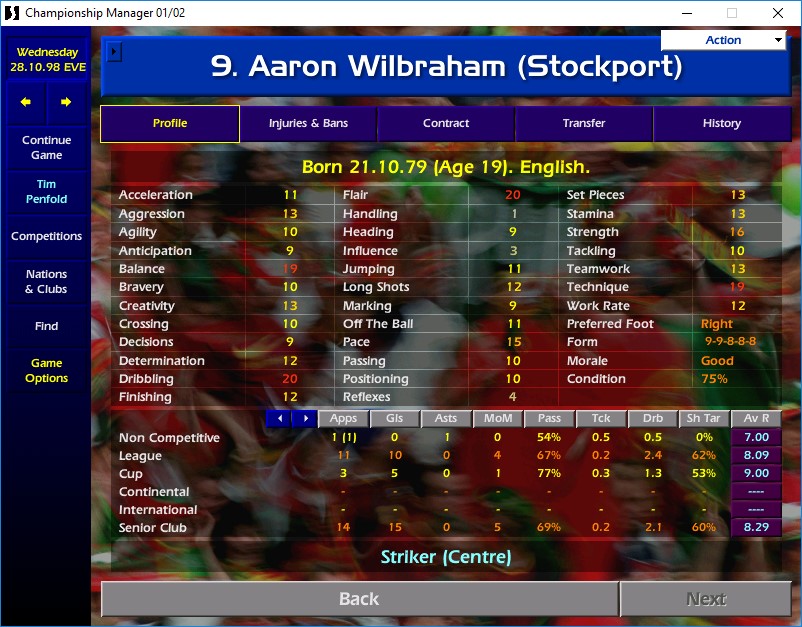Open manager Tim Penfold's page
The height and width of the screenshot is (627, 802).
(x=46, y=192)
